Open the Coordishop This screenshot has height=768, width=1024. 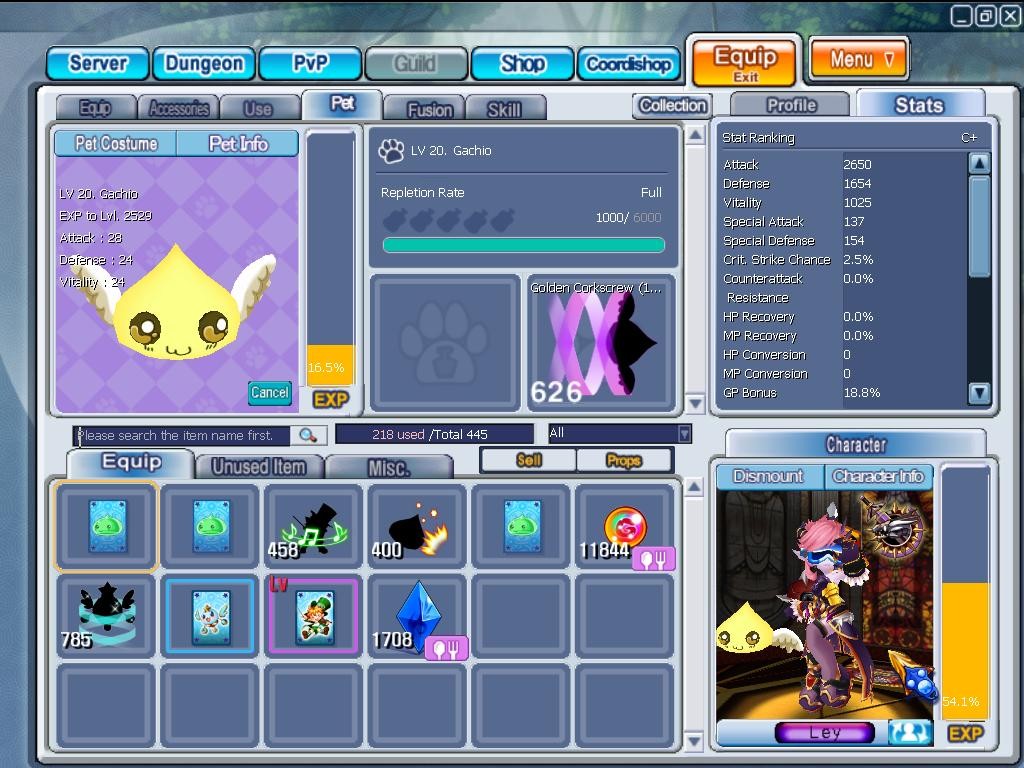tap(628, 63)
